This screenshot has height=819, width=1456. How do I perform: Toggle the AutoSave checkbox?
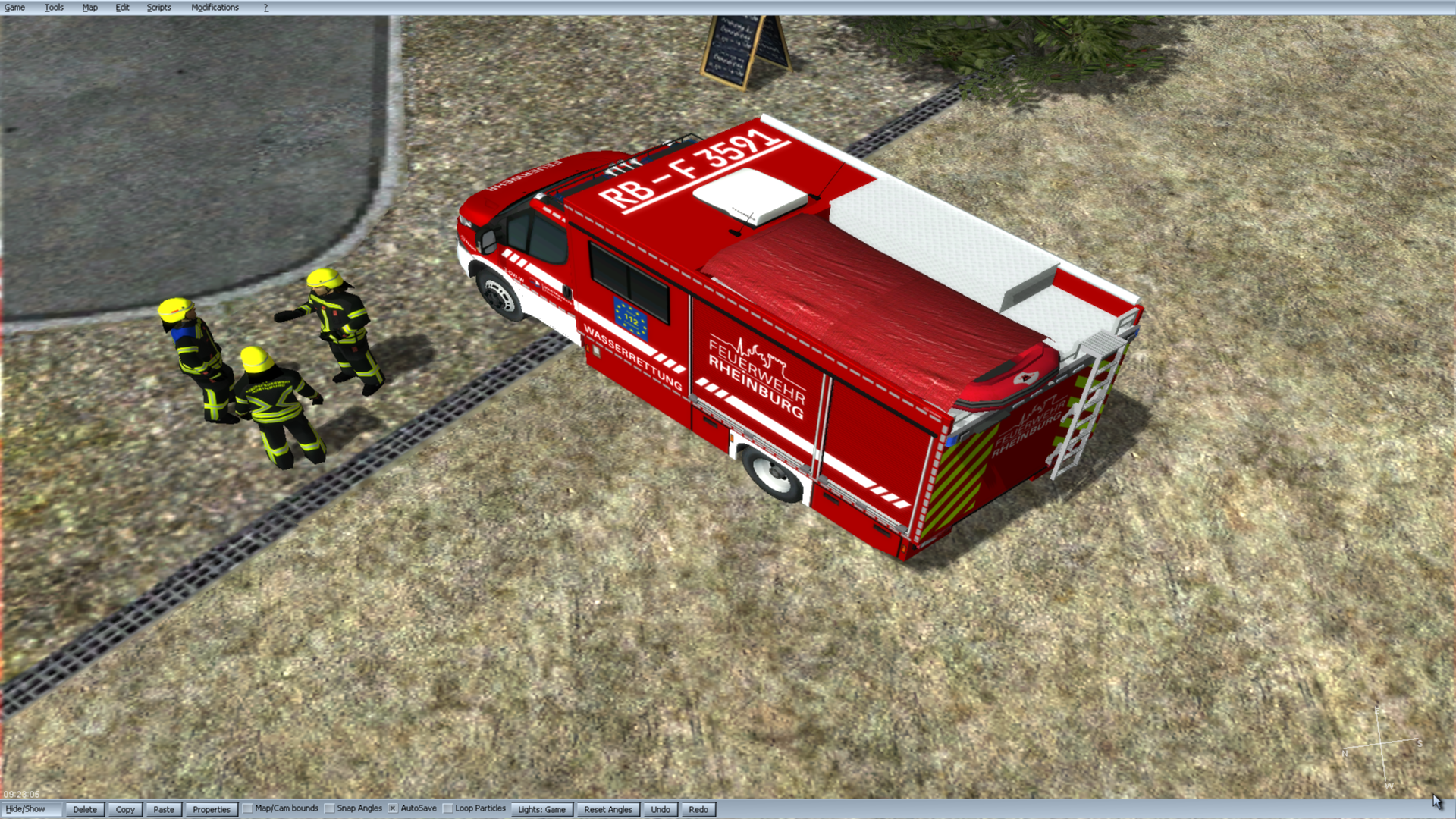click(x=393, y=809)
